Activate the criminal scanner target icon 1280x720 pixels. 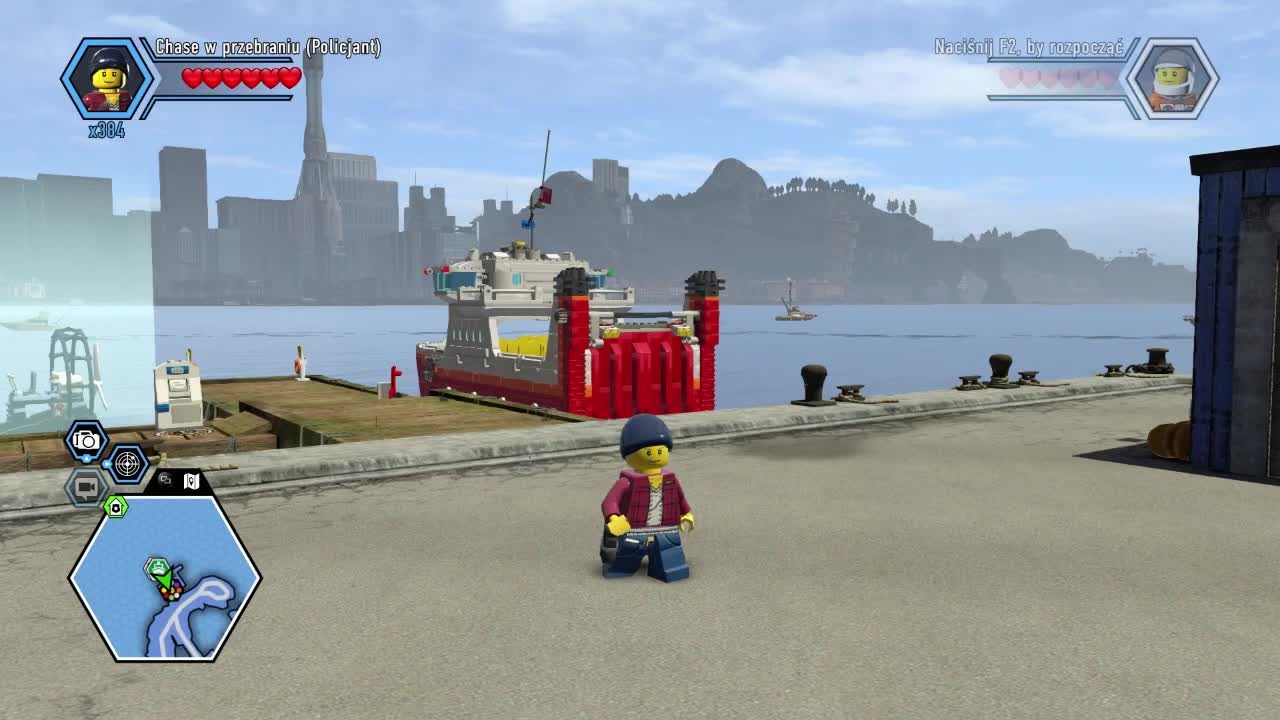126,463
